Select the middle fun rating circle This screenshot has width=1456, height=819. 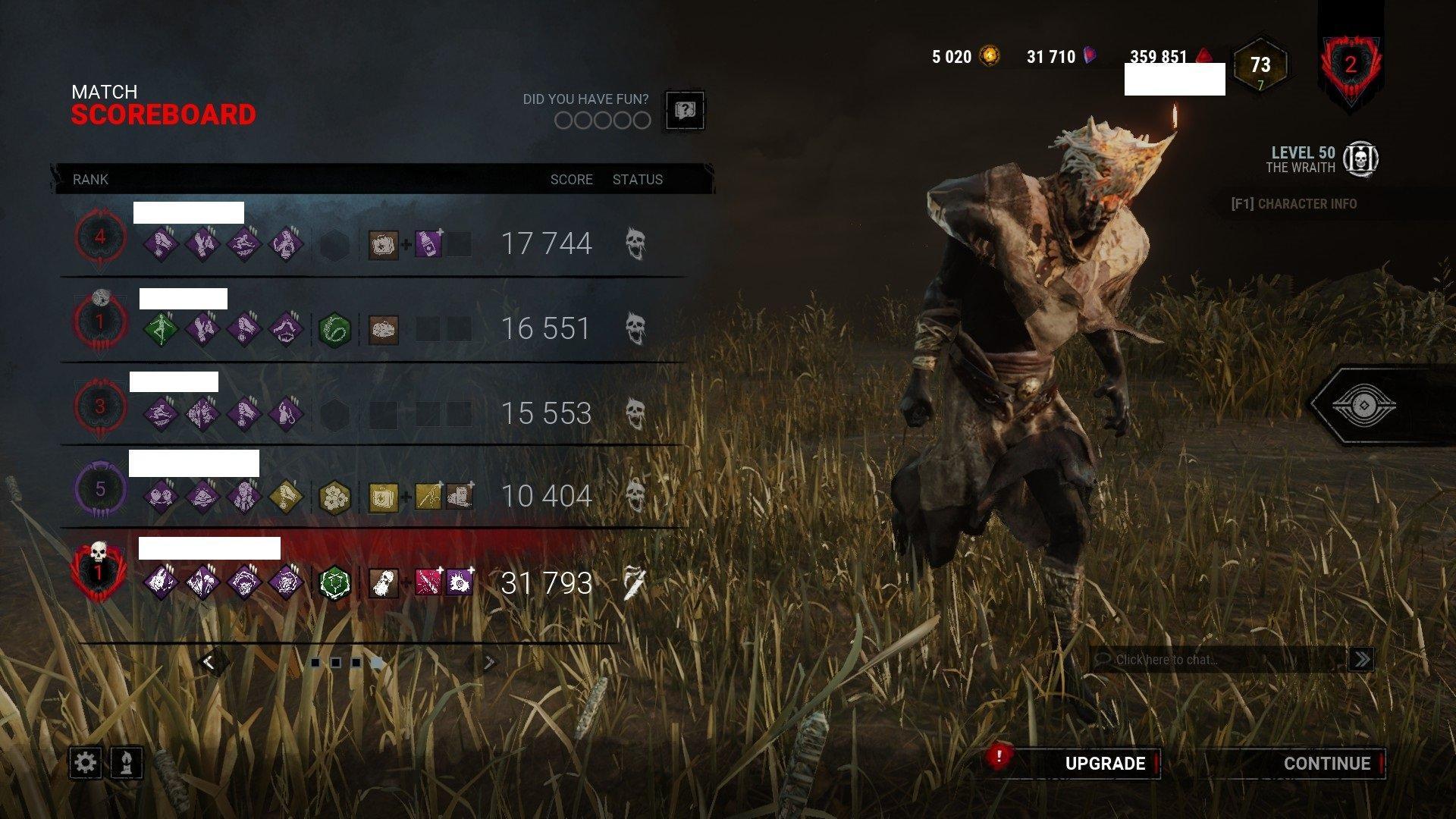point(603,121)
